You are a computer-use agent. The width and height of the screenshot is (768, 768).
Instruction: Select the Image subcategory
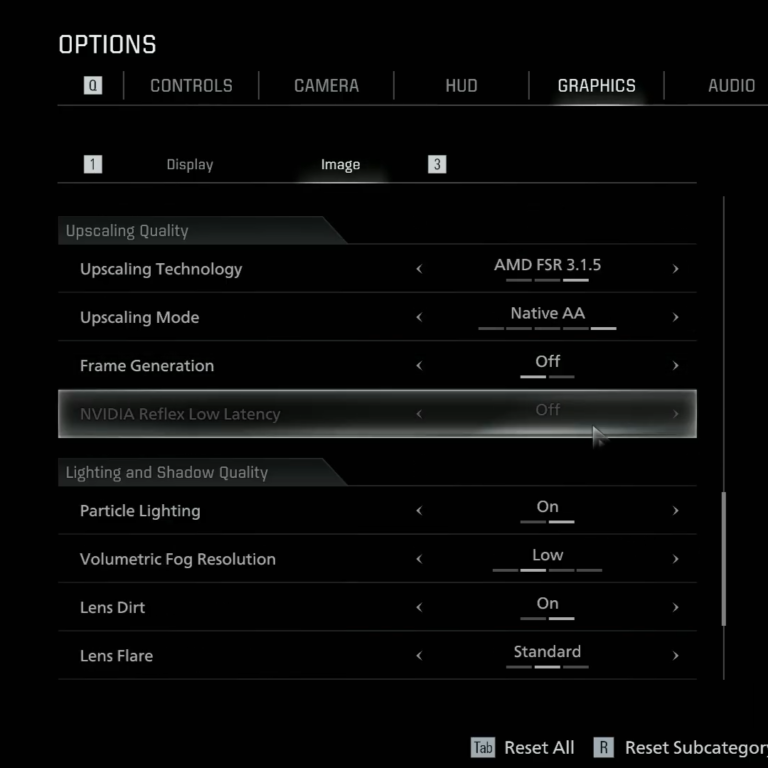(340, 165)
